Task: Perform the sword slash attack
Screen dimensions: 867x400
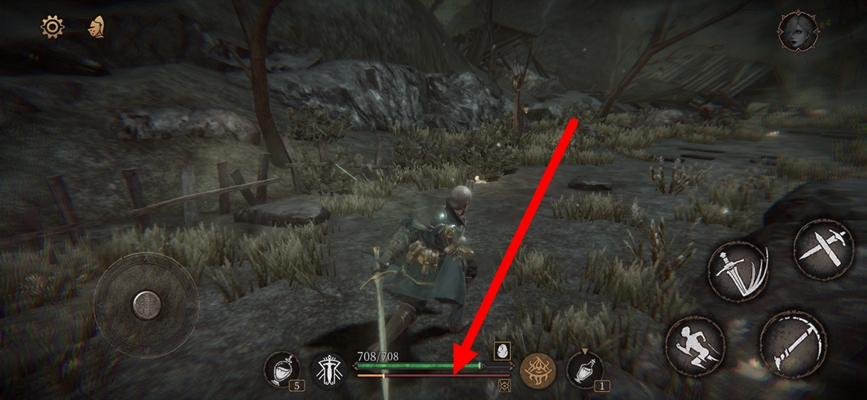Action: [735, 270]
